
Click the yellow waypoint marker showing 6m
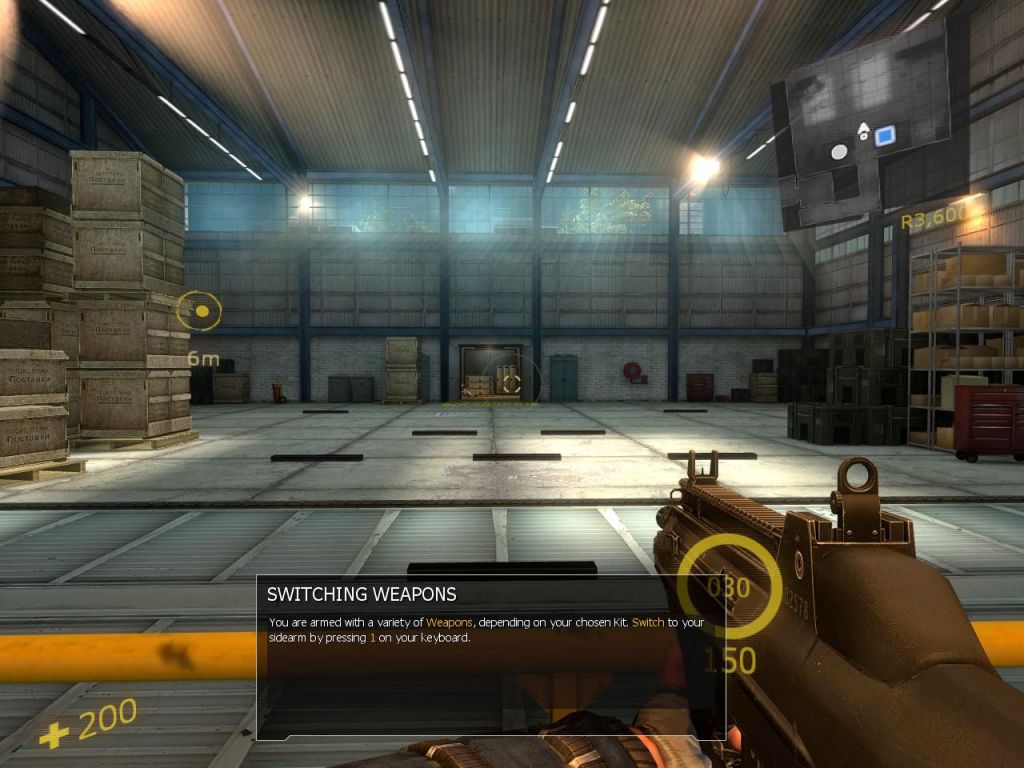coord(199,311)
